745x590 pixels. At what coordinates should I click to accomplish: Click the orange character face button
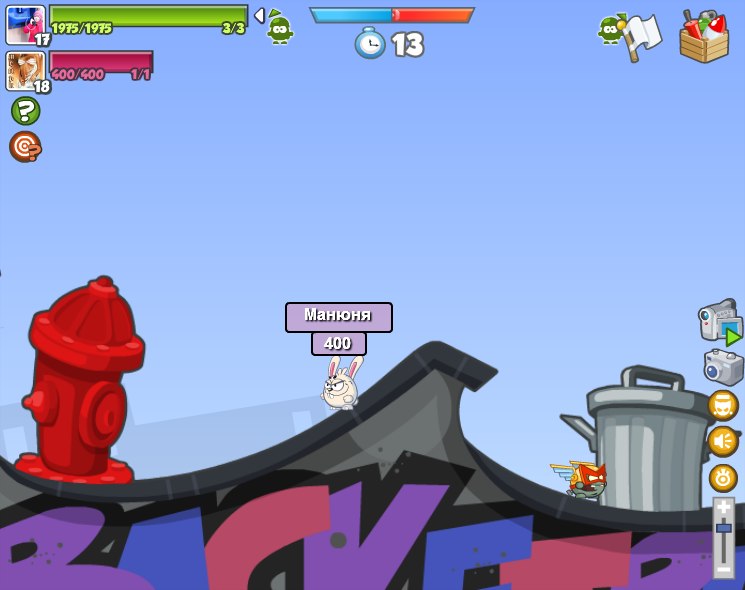(723, 405)
